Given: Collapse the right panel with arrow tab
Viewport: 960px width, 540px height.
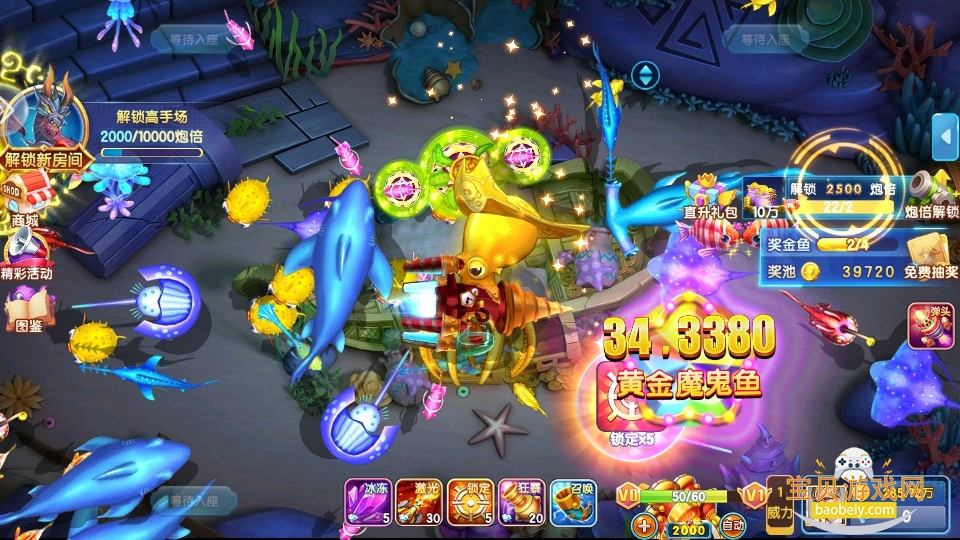Looking at the screenshot, I should [x=944, y=137].
